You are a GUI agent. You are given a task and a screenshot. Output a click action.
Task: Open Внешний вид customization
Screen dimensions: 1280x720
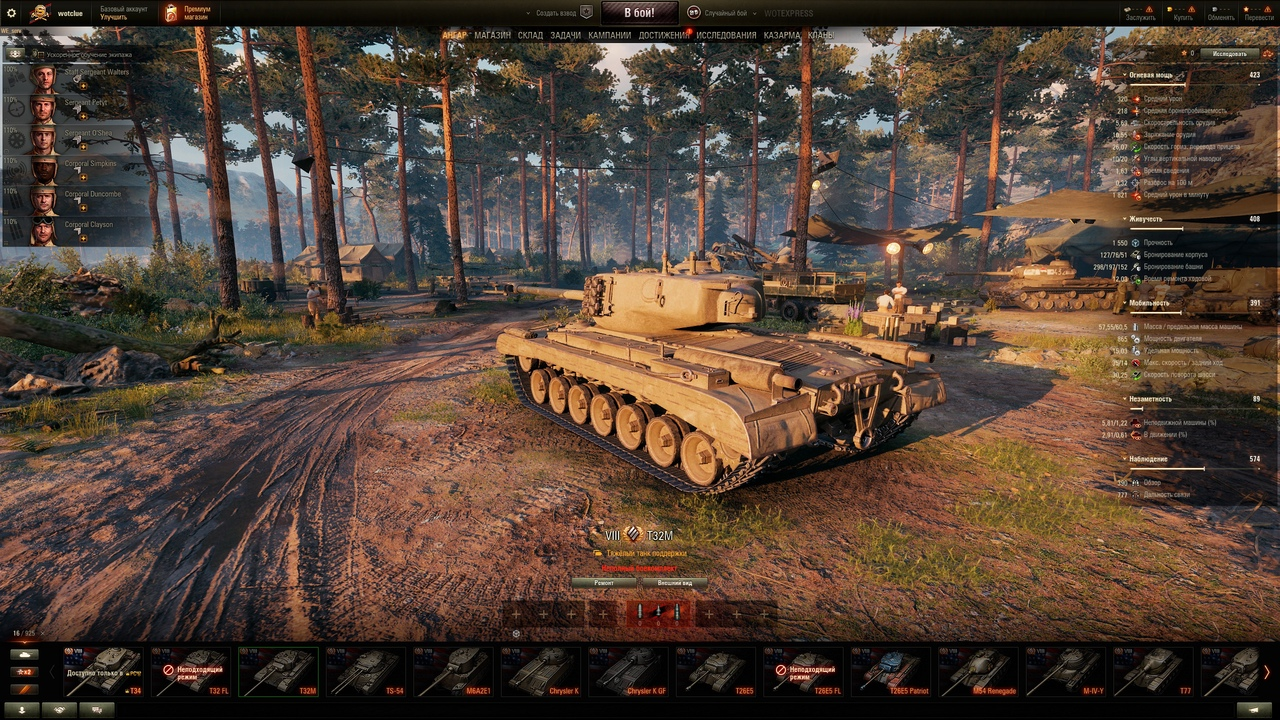coord(674,582)
